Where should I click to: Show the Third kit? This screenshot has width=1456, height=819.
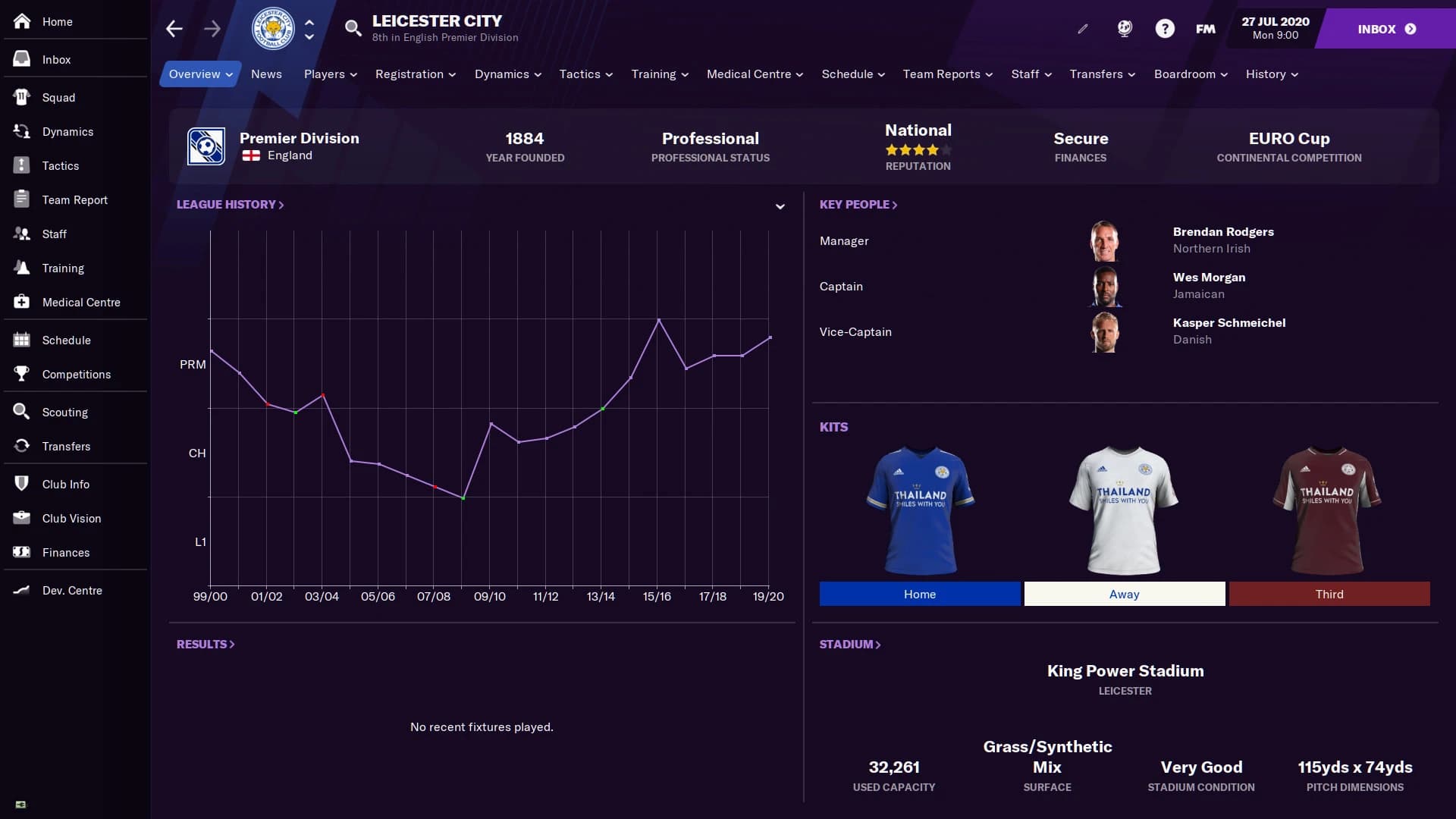click(x=1330, y=594)
